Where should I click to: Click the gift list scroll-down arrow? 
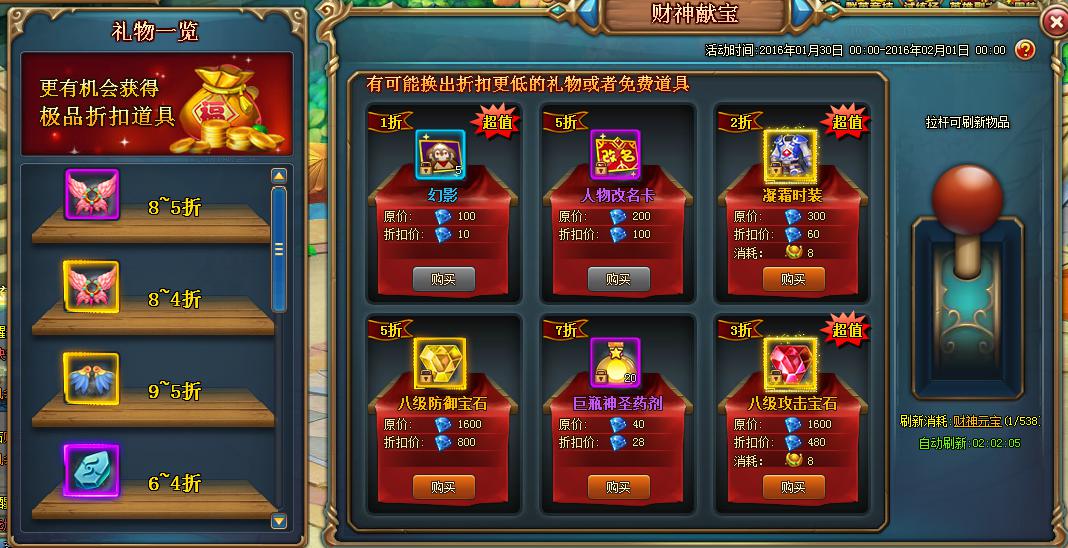279,520
